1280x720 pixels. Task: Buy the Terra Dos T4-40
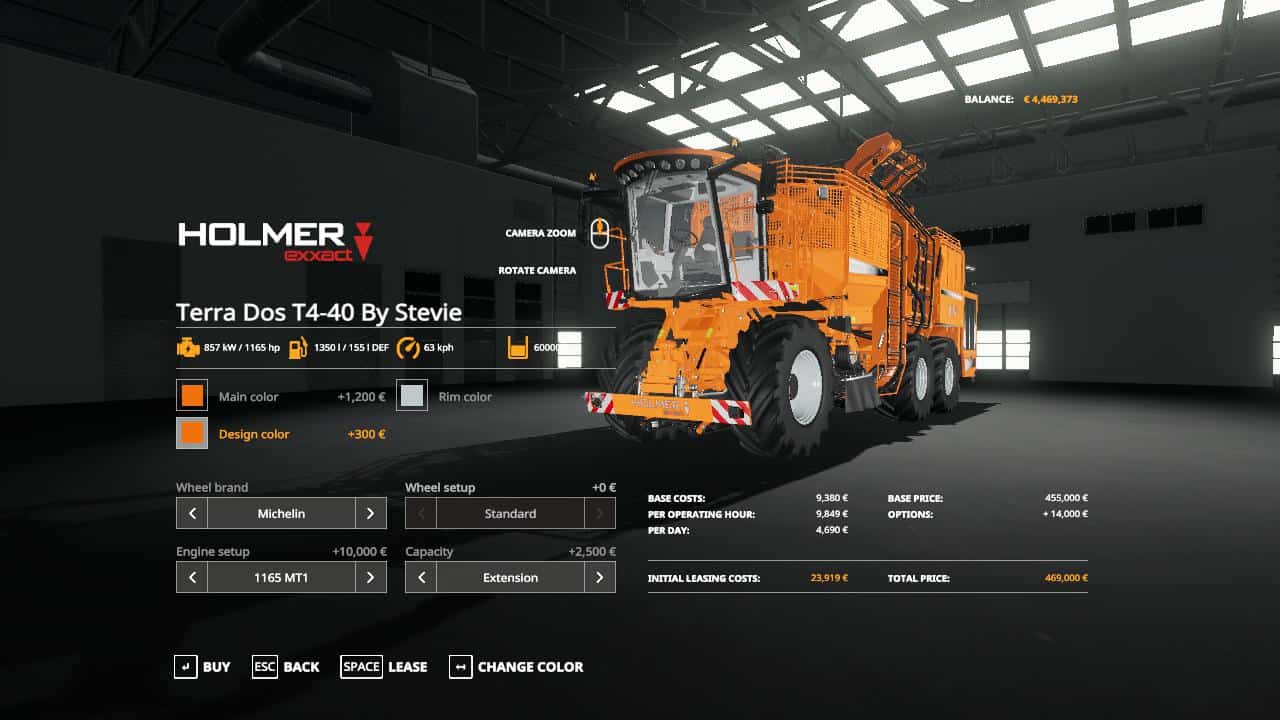point(202,667)
